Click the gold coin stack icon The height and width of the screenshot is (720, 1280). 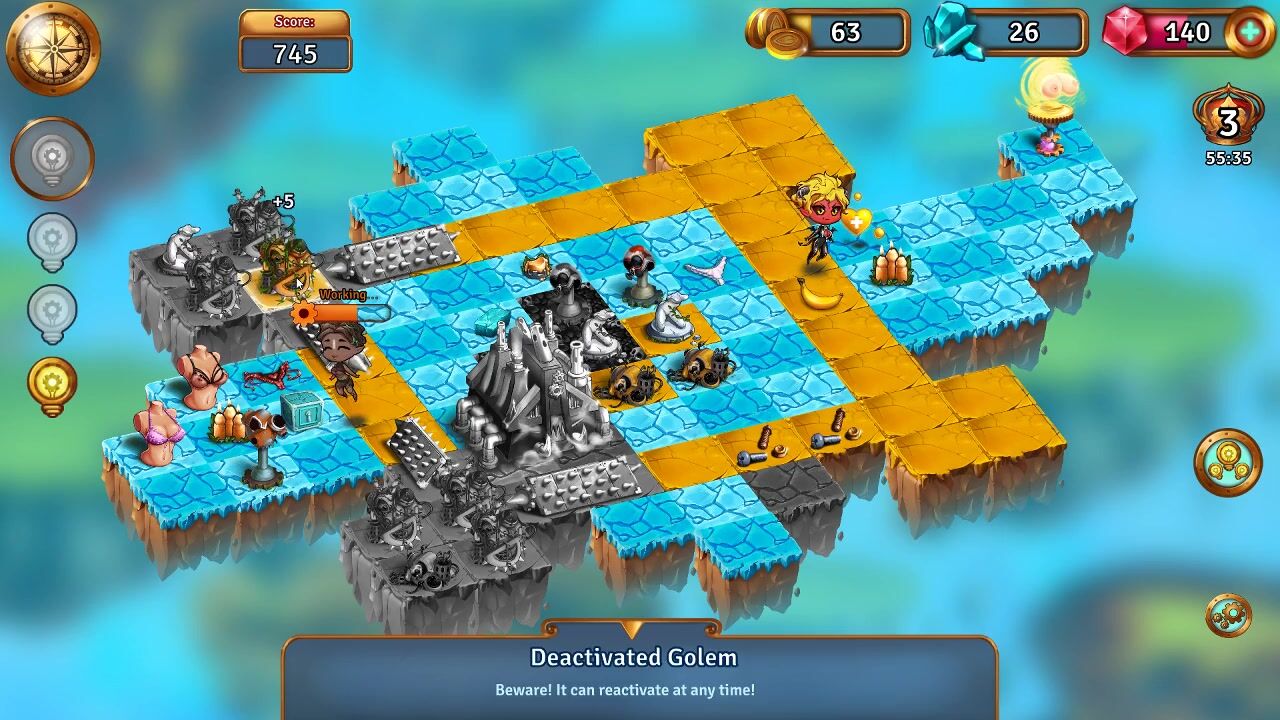(x=773, y=34)
